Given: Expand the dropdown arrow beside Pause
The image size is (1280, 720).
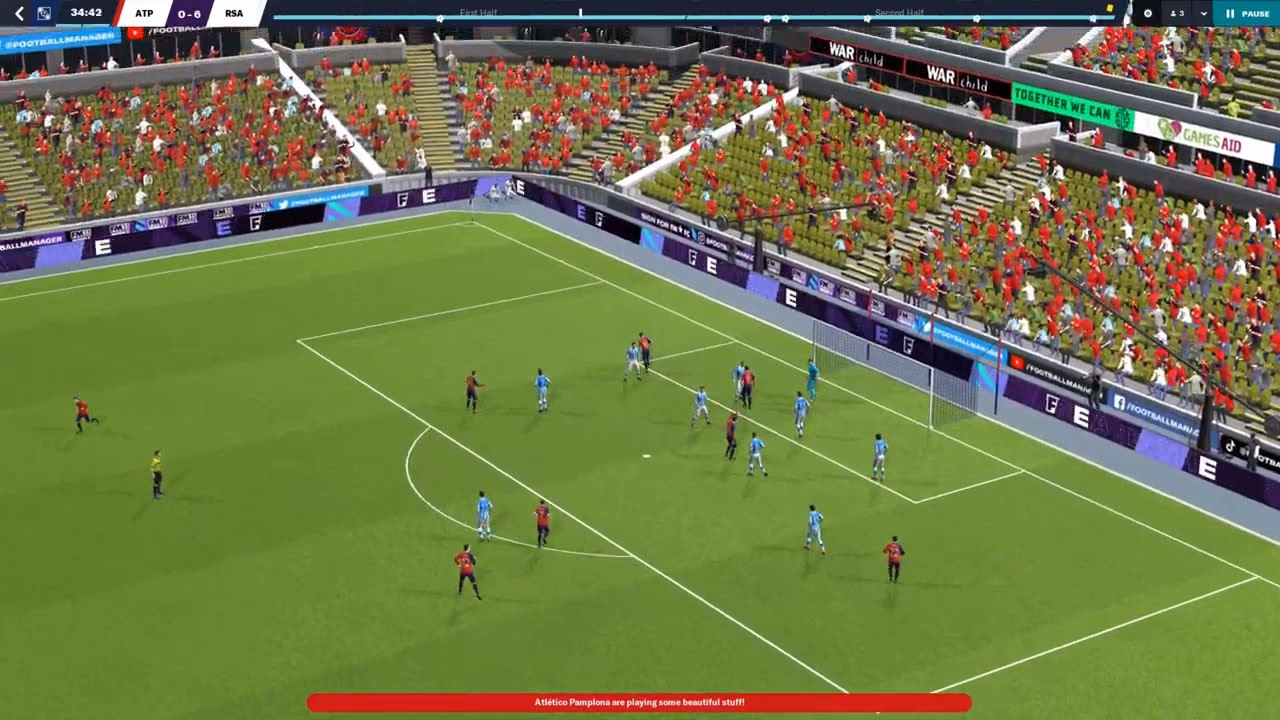Looking at the screenshot, I should pos(1203,13).
